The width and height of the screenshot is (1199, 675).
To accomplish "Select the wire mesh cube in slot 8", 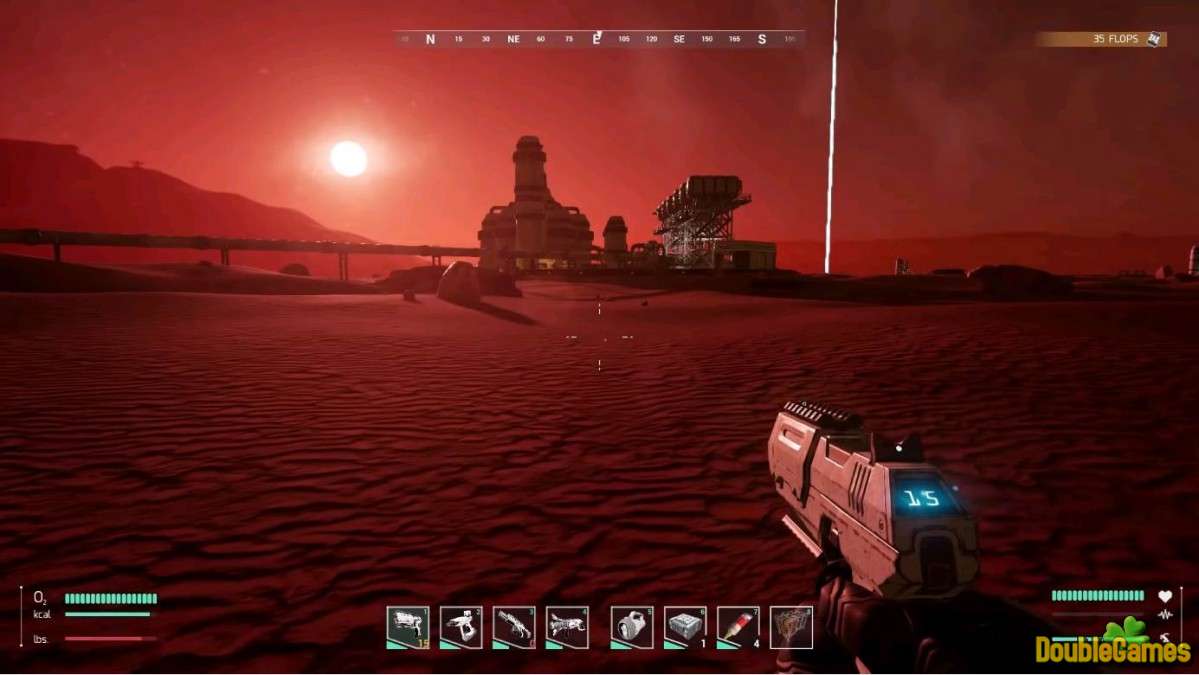I will tap(791, 627).
